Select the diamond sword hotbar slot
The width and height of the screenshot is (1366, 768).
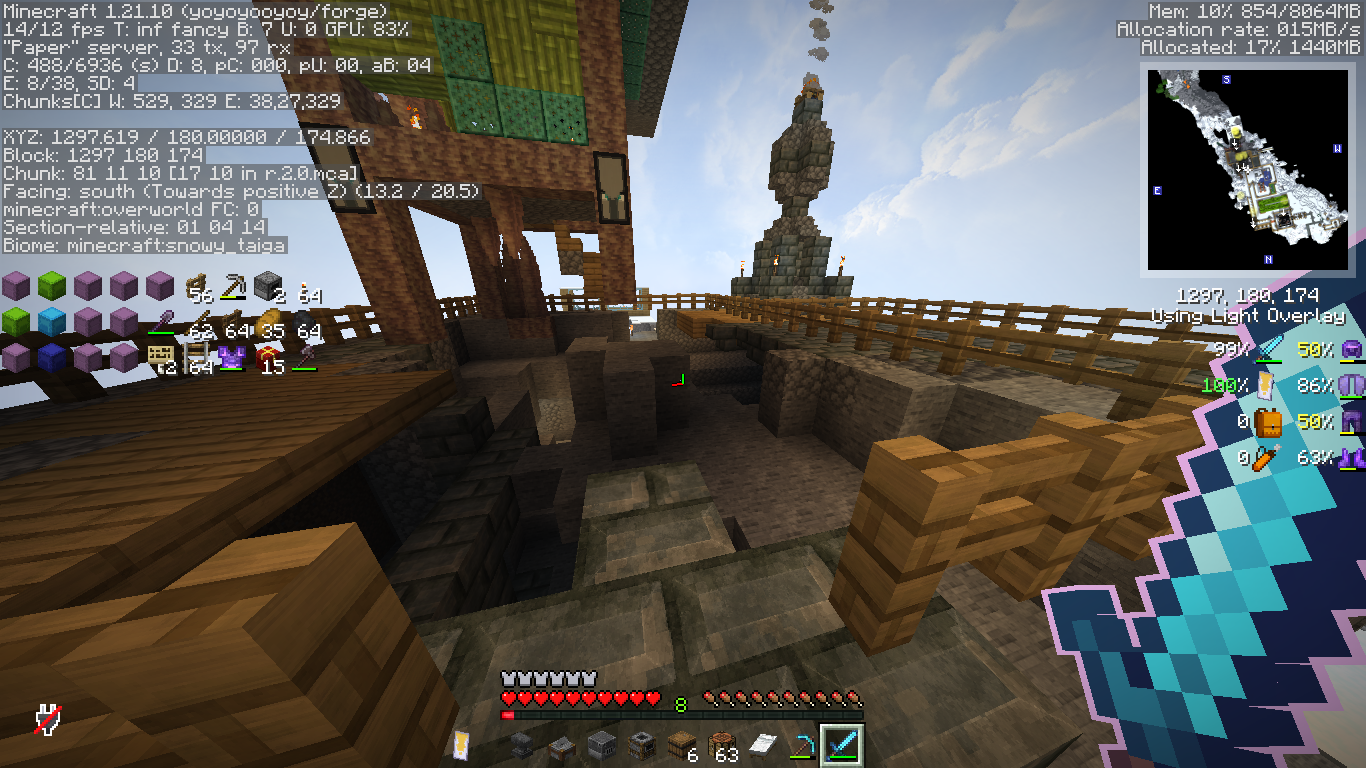pyautogui.click(x=841, y=746)
